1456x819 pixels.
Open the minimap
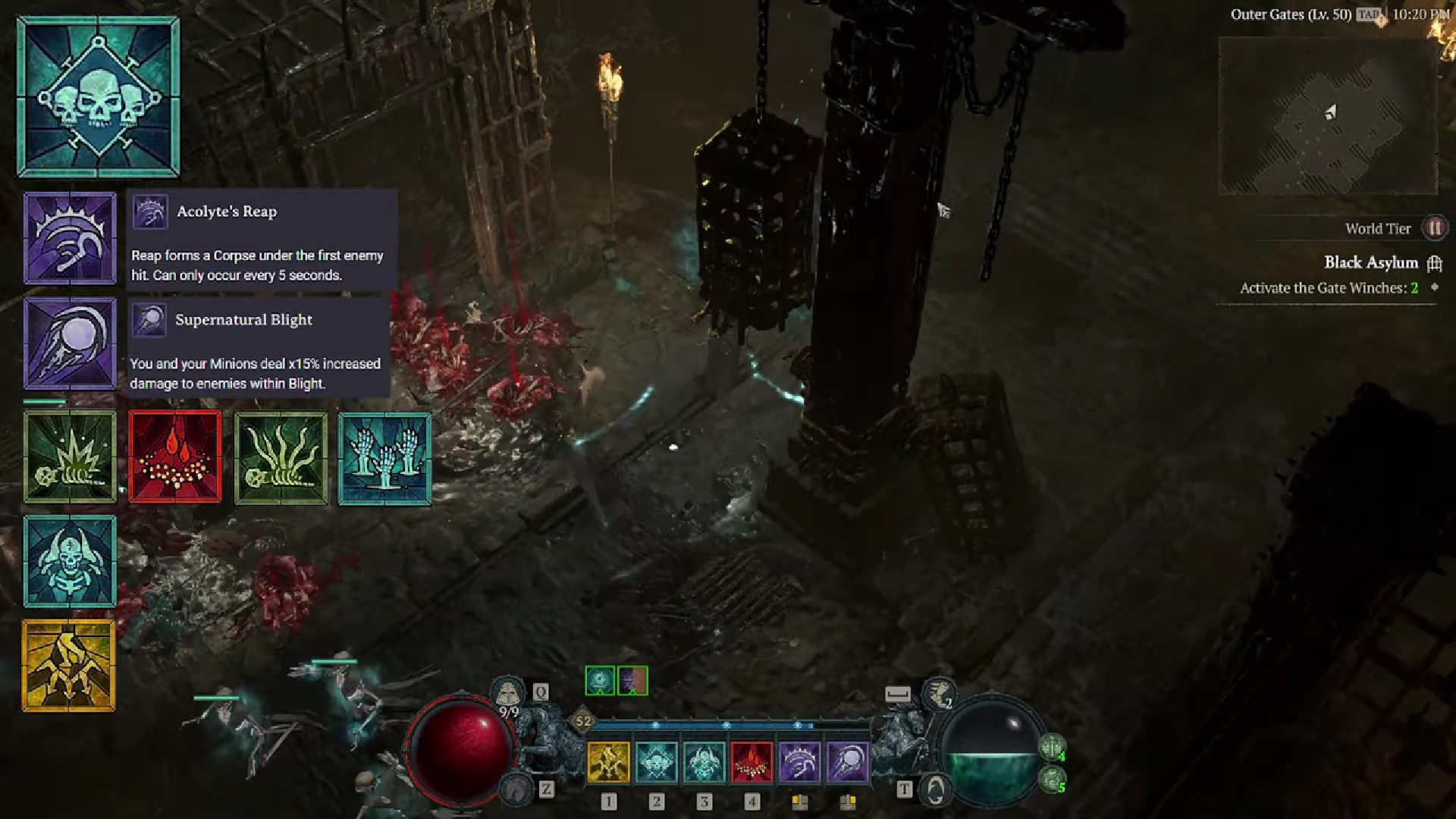[1327, 115]
